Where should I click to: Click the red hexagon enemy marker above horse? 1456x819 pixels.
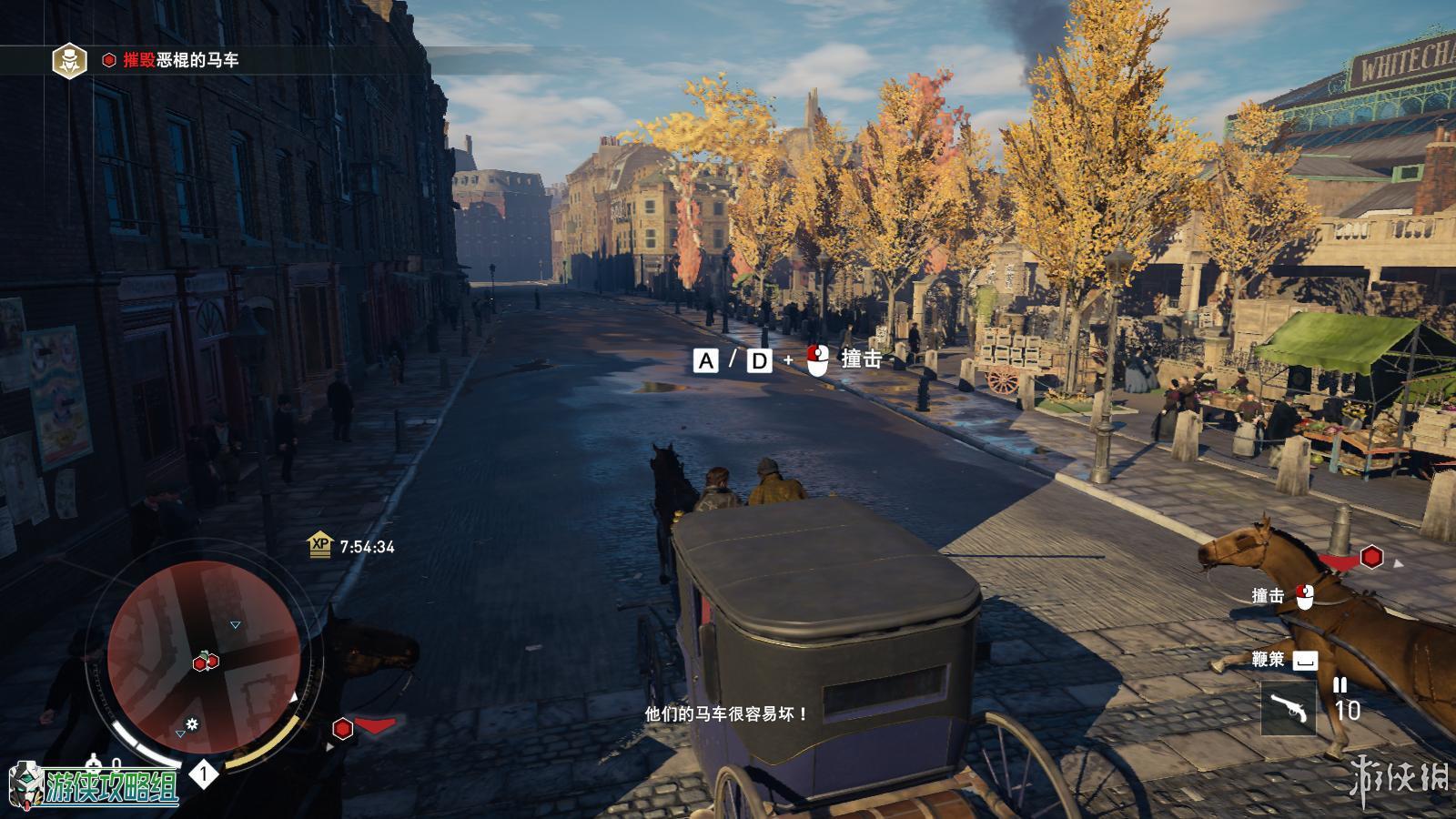tap(1371, 556)
